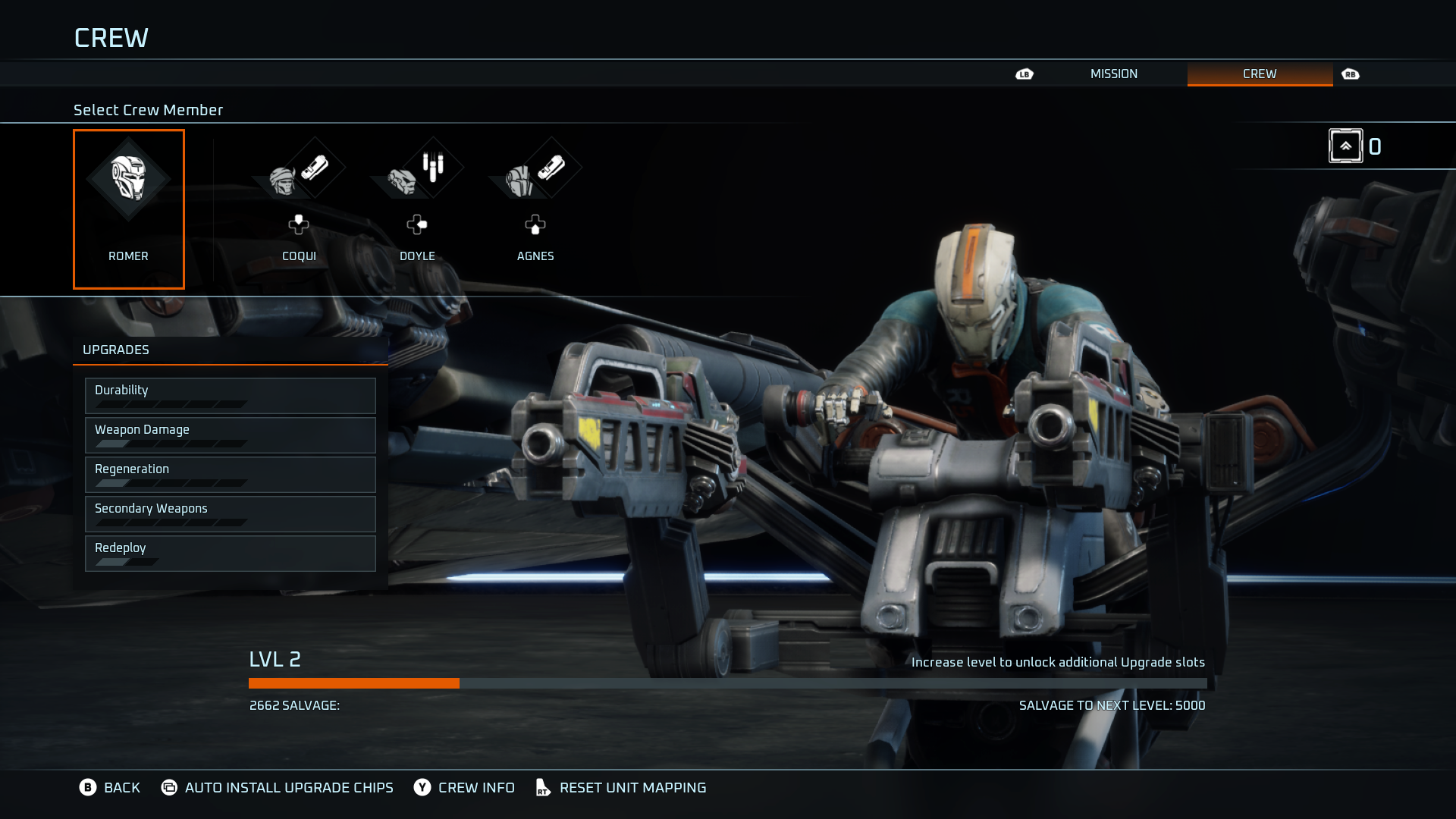Select the Weapon Damage upgrade
The image size is (1456, 819).
pyautogui.click(x=230, y=435)
